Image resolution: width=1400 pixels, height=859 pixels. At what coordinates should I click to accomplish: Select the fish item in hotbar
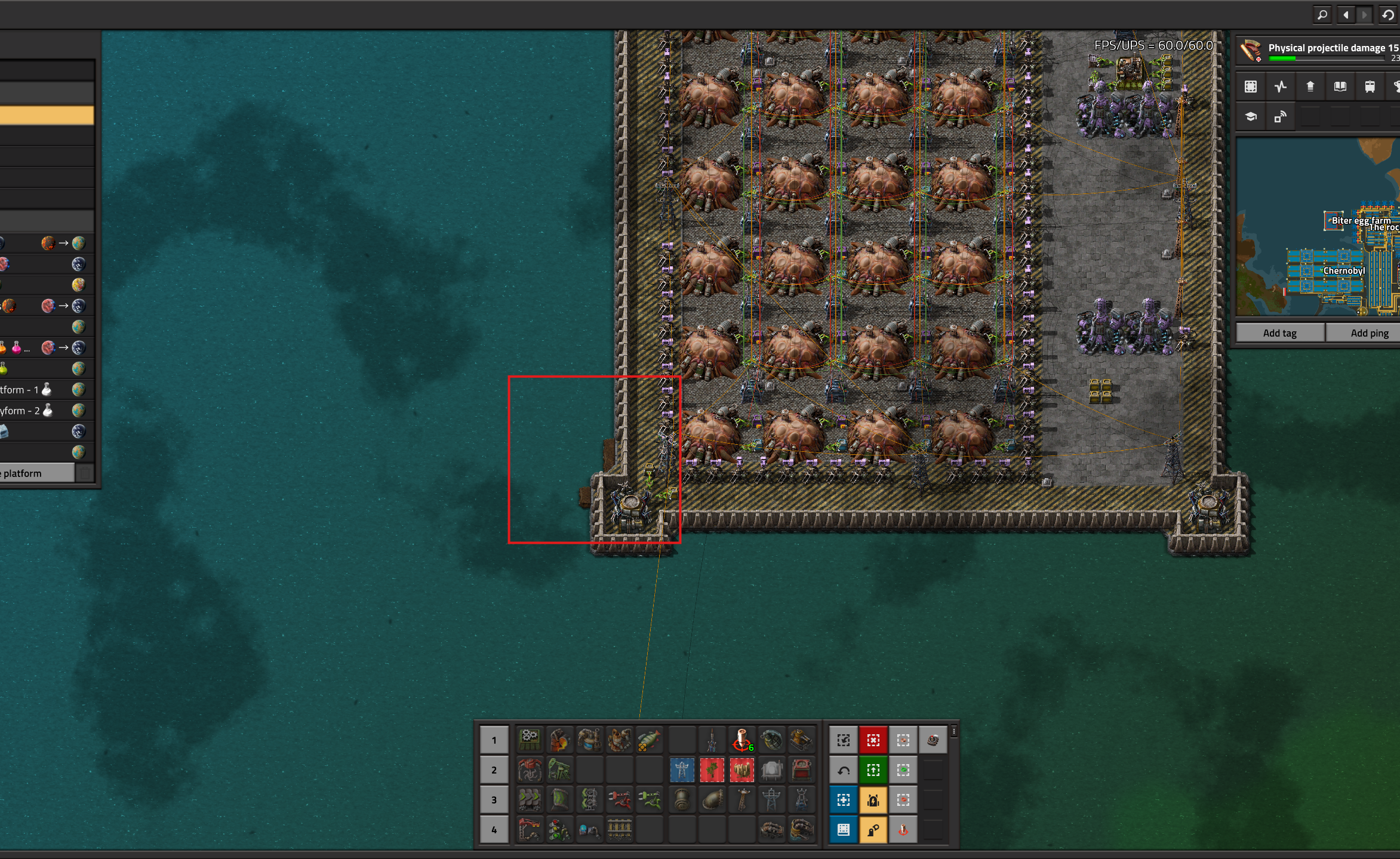[x=648, y=740]
